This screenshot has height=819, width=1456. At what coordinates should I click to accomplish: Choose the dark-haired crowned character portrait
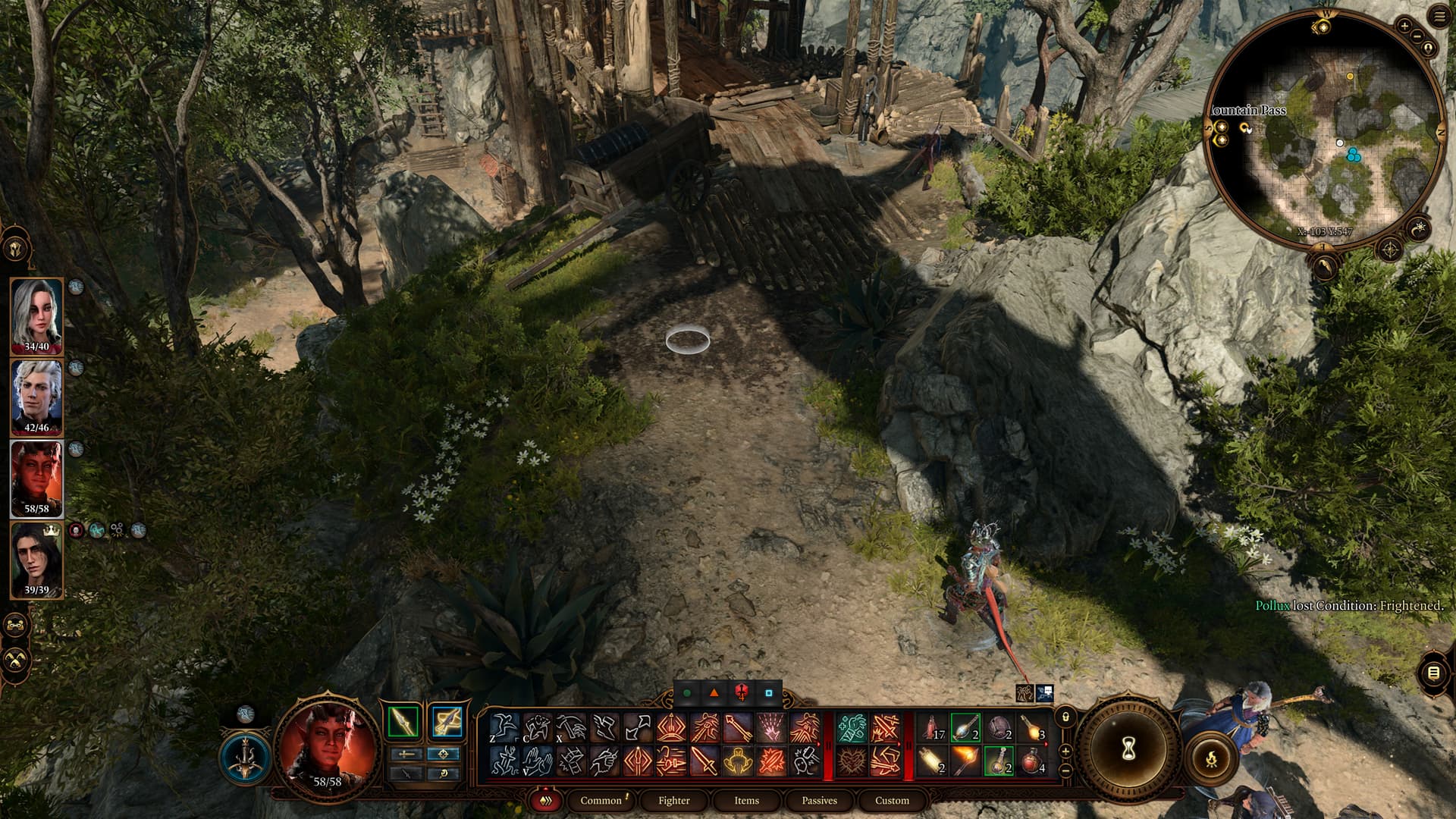(x=36, y=558)
